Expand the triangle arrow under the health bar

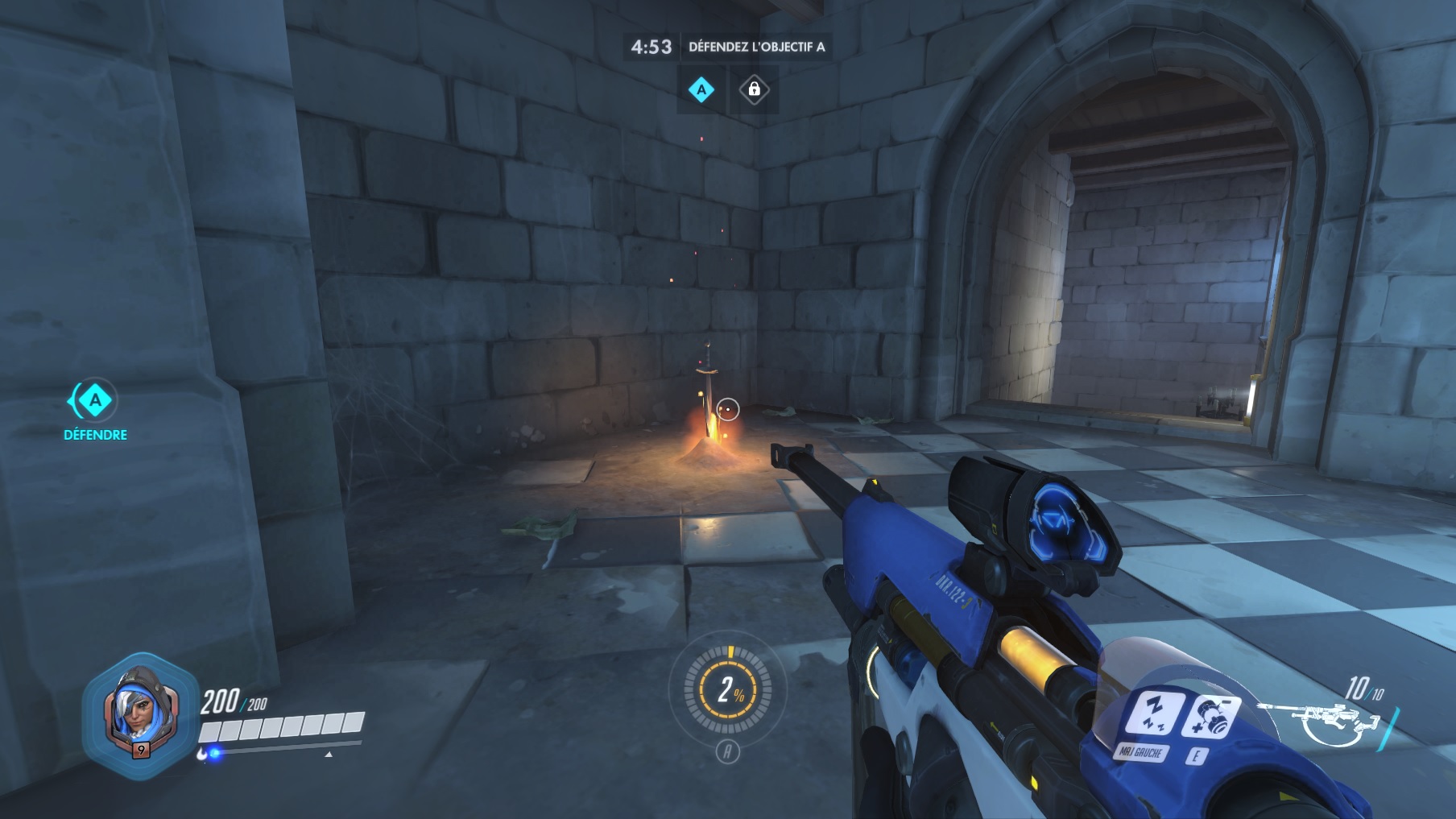[327, 757]
